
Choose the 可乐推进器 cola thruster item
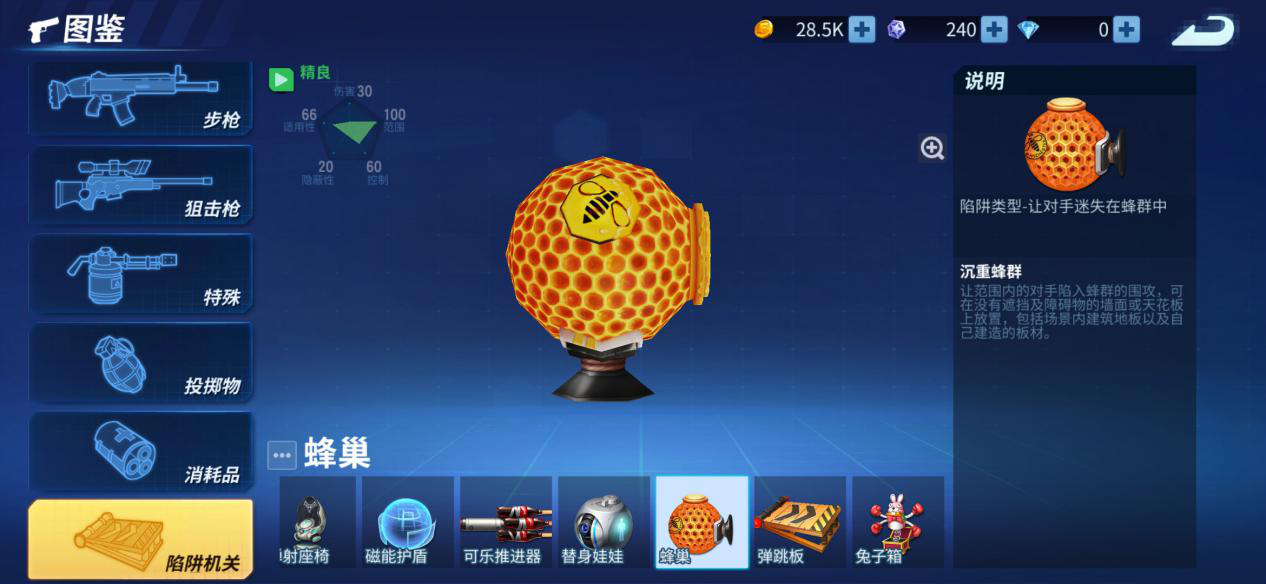pyautogui.click(x=504, y=522)
